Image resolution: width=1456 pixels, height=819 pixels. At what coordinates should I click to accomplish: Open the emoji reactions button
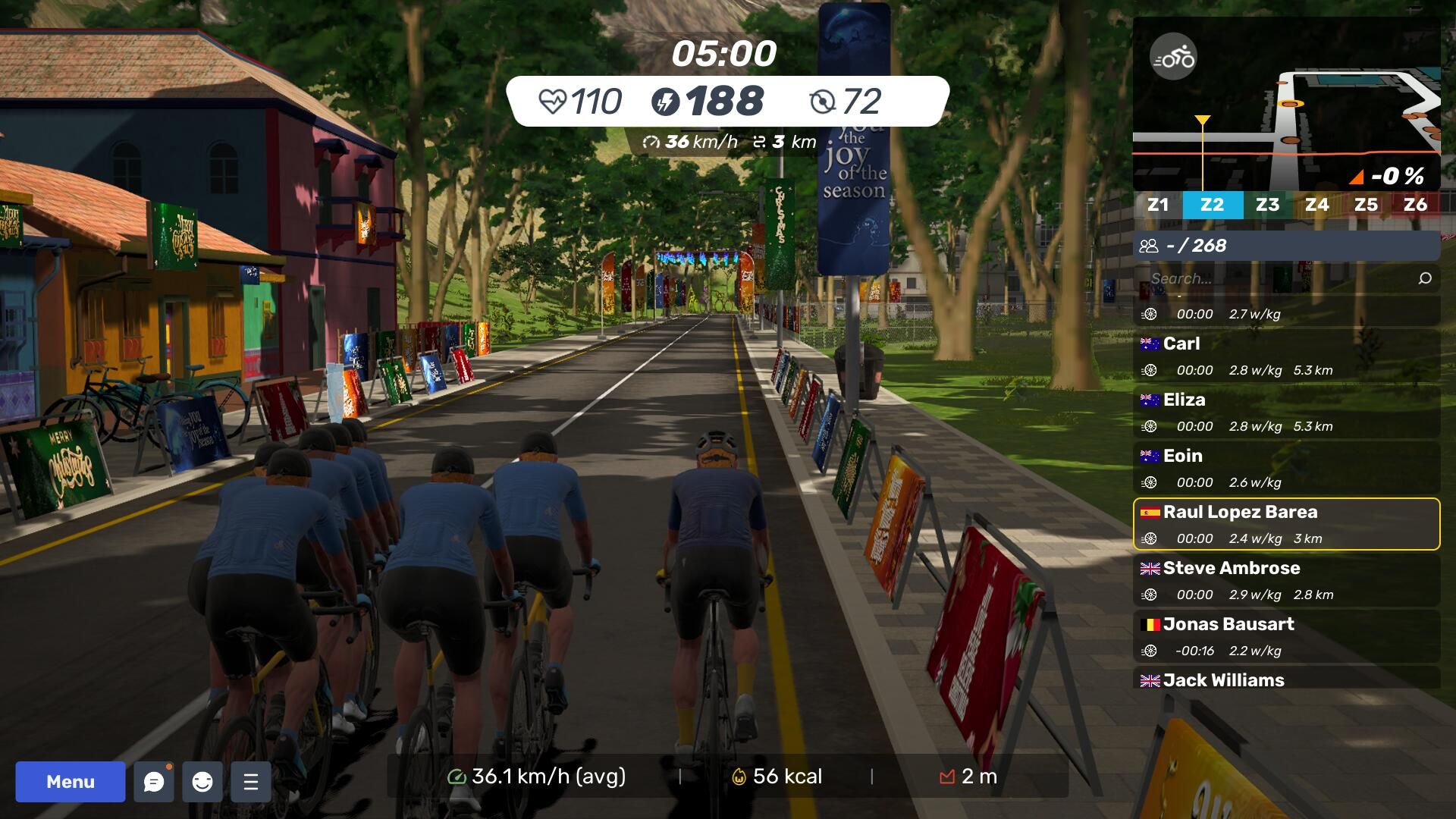click(202, 782)
